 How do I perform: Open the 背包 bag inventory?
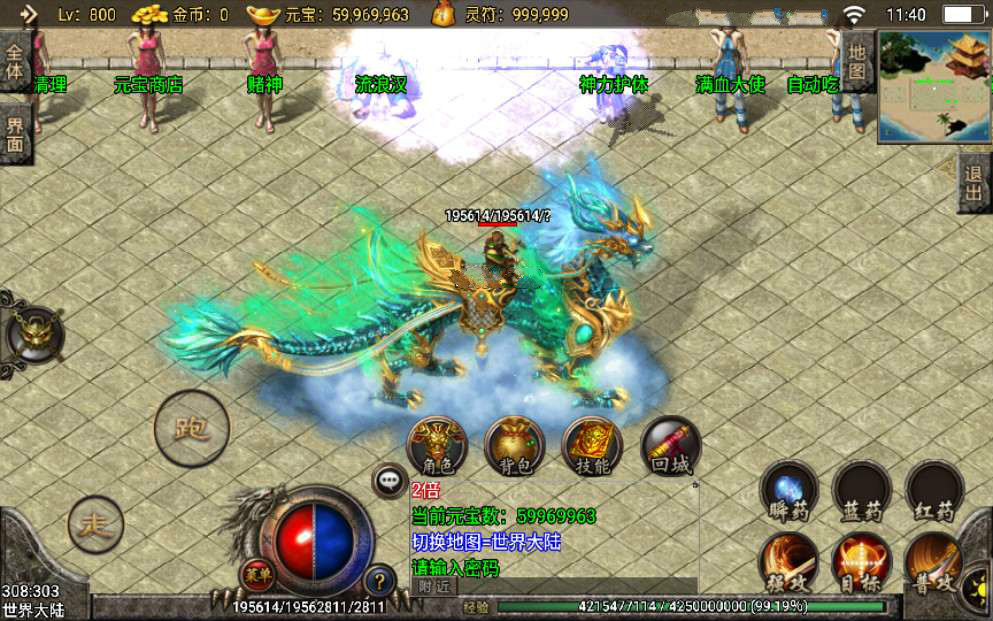click(515, 446)
